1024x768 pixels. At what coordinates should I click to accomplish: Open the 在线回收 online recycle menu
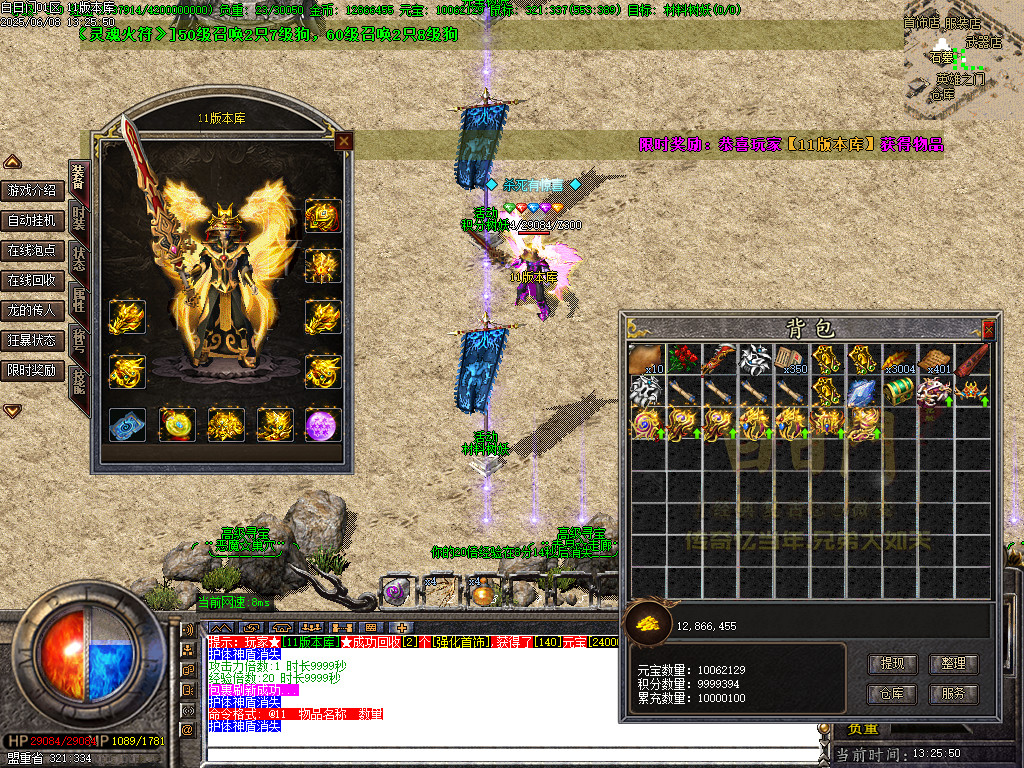33,280
